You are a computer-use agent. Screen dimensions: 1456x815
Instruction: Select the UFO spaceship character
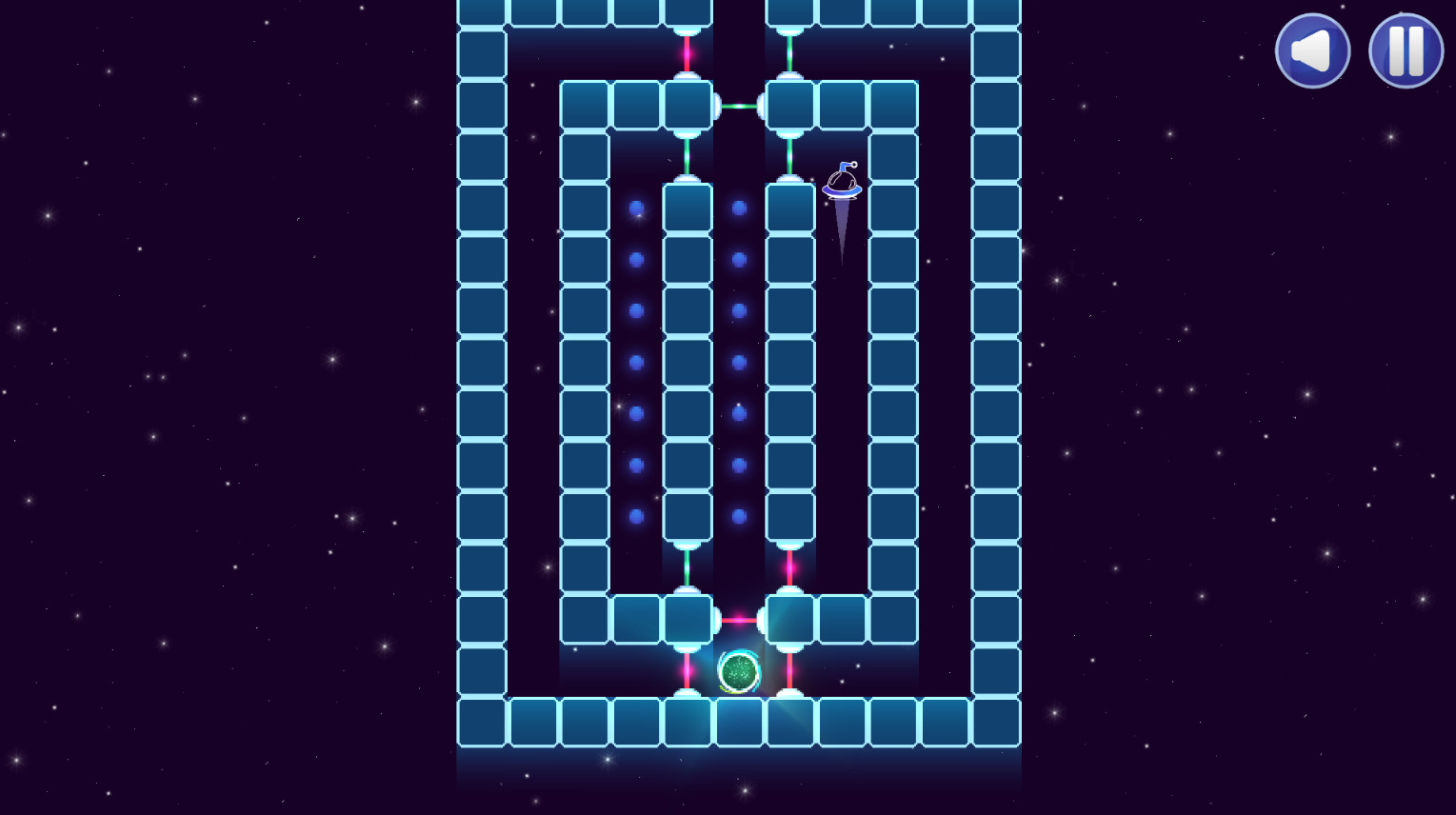[x=842, y=186]
